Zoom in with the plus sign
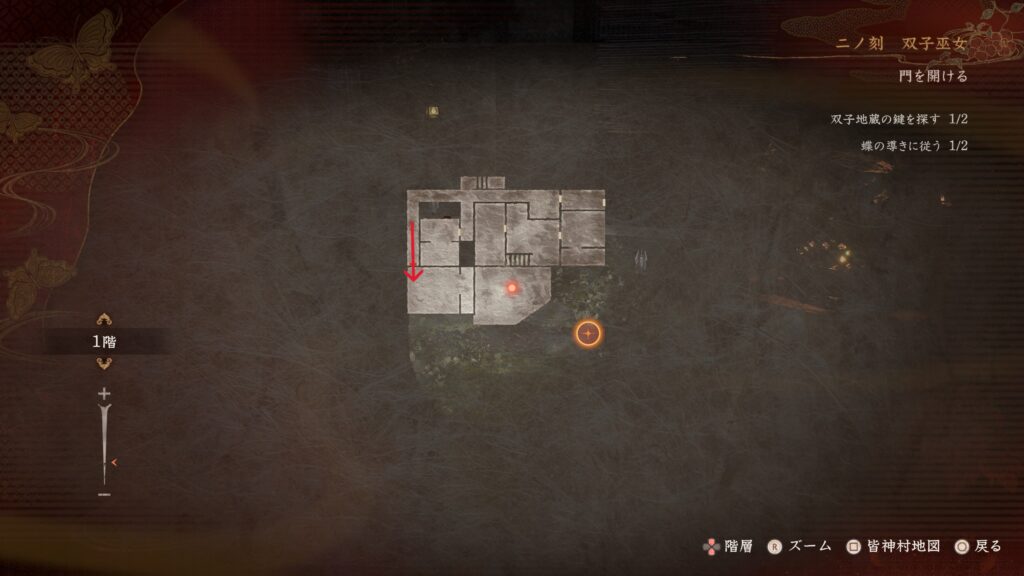 coord(104,394)
